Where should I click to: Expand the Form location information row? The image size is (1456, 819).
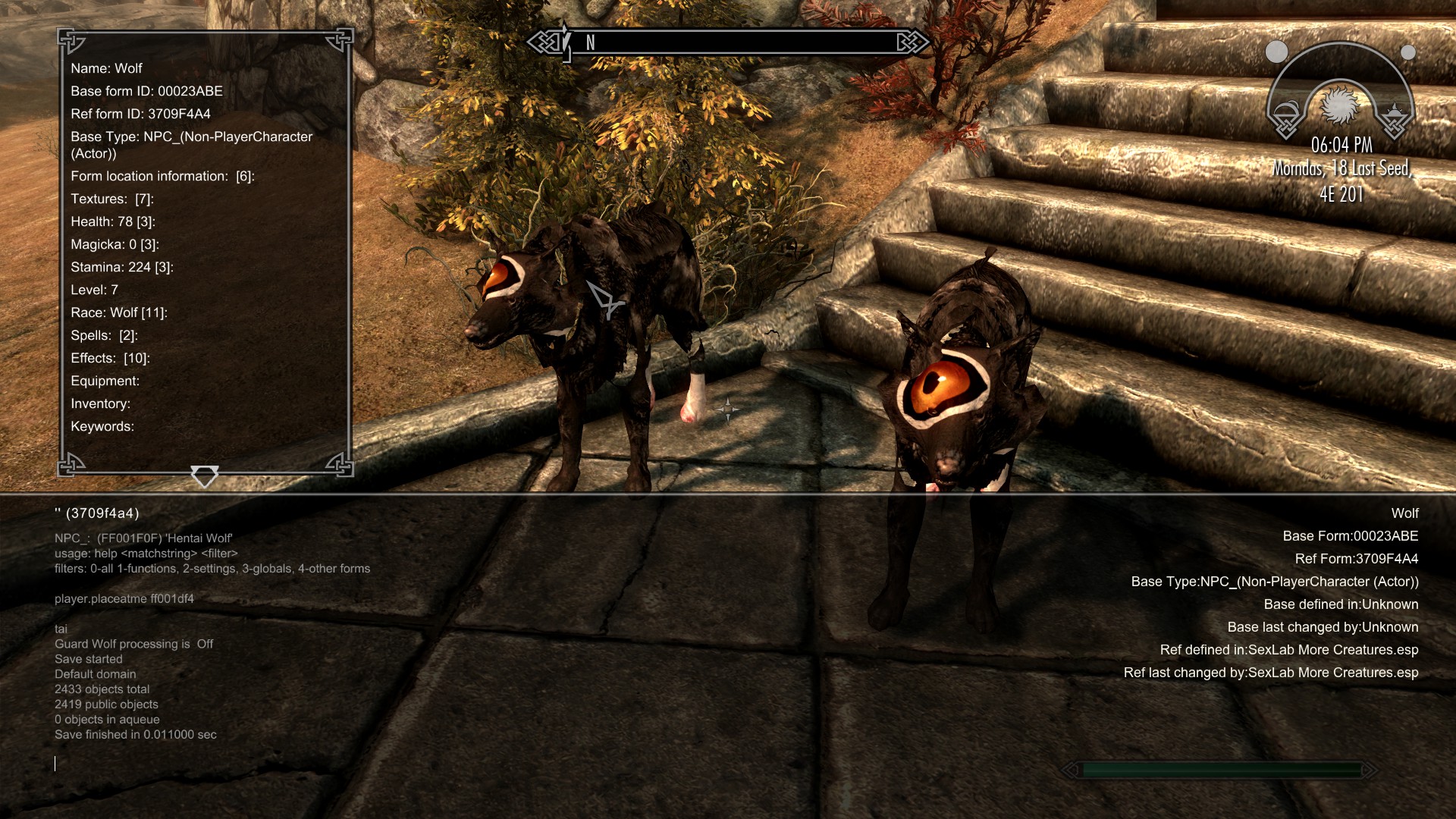pos(162,176)
